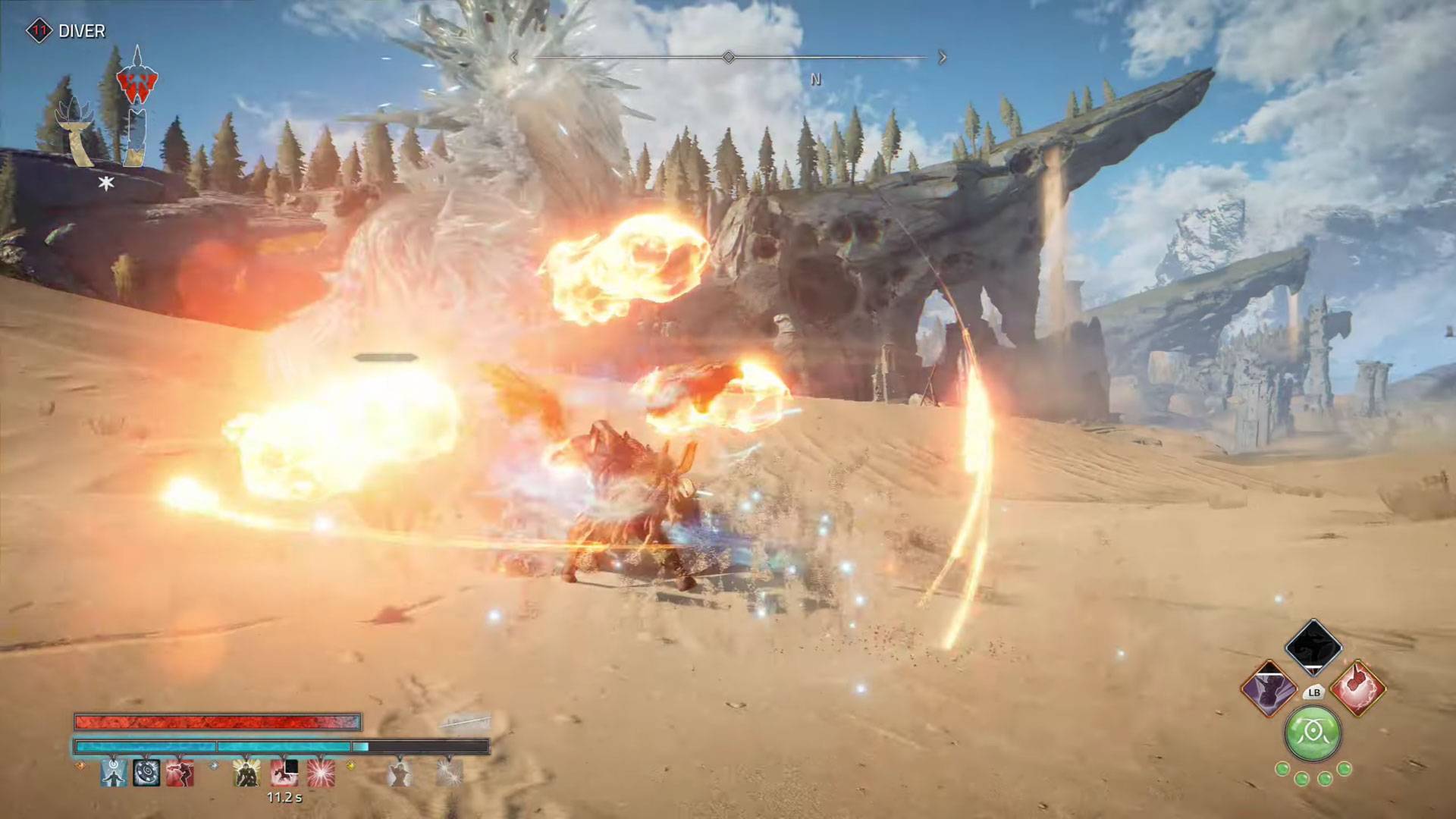Select the white star marker icon
The width and height of the screenshot is (1456, 819).
[x=106, y=183]
